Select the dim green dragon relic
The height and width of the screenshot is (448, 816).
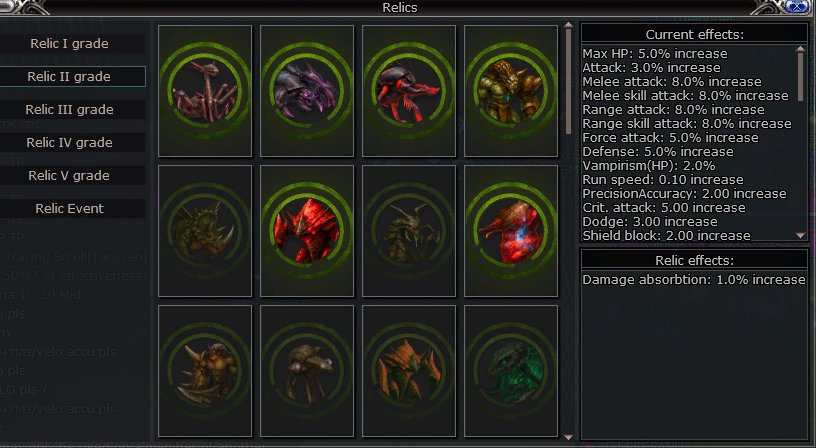click(514, 370)
